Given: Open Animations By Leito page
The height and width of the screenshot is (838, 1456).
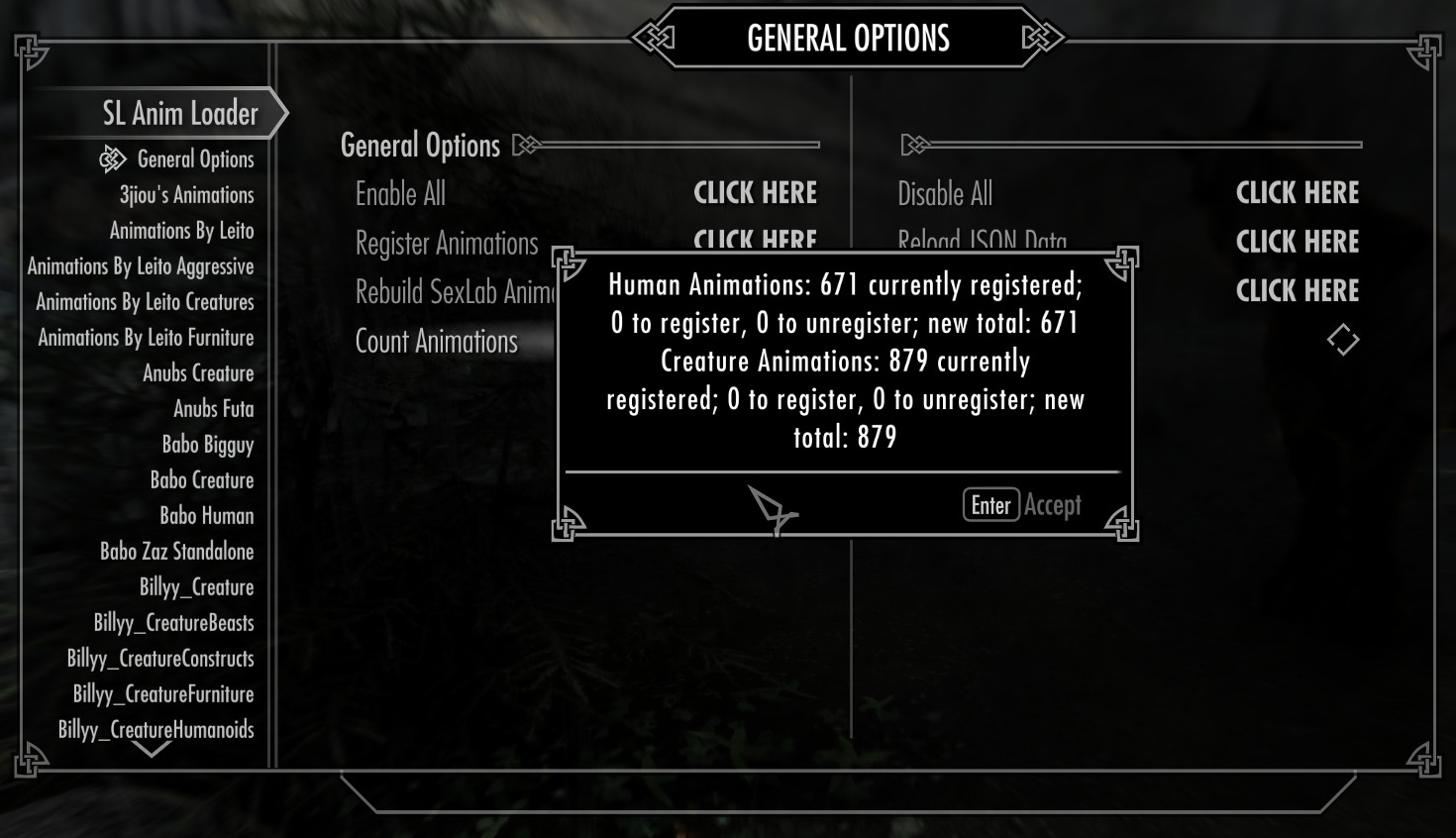Looking at the screenshot, I should (181, 231).
